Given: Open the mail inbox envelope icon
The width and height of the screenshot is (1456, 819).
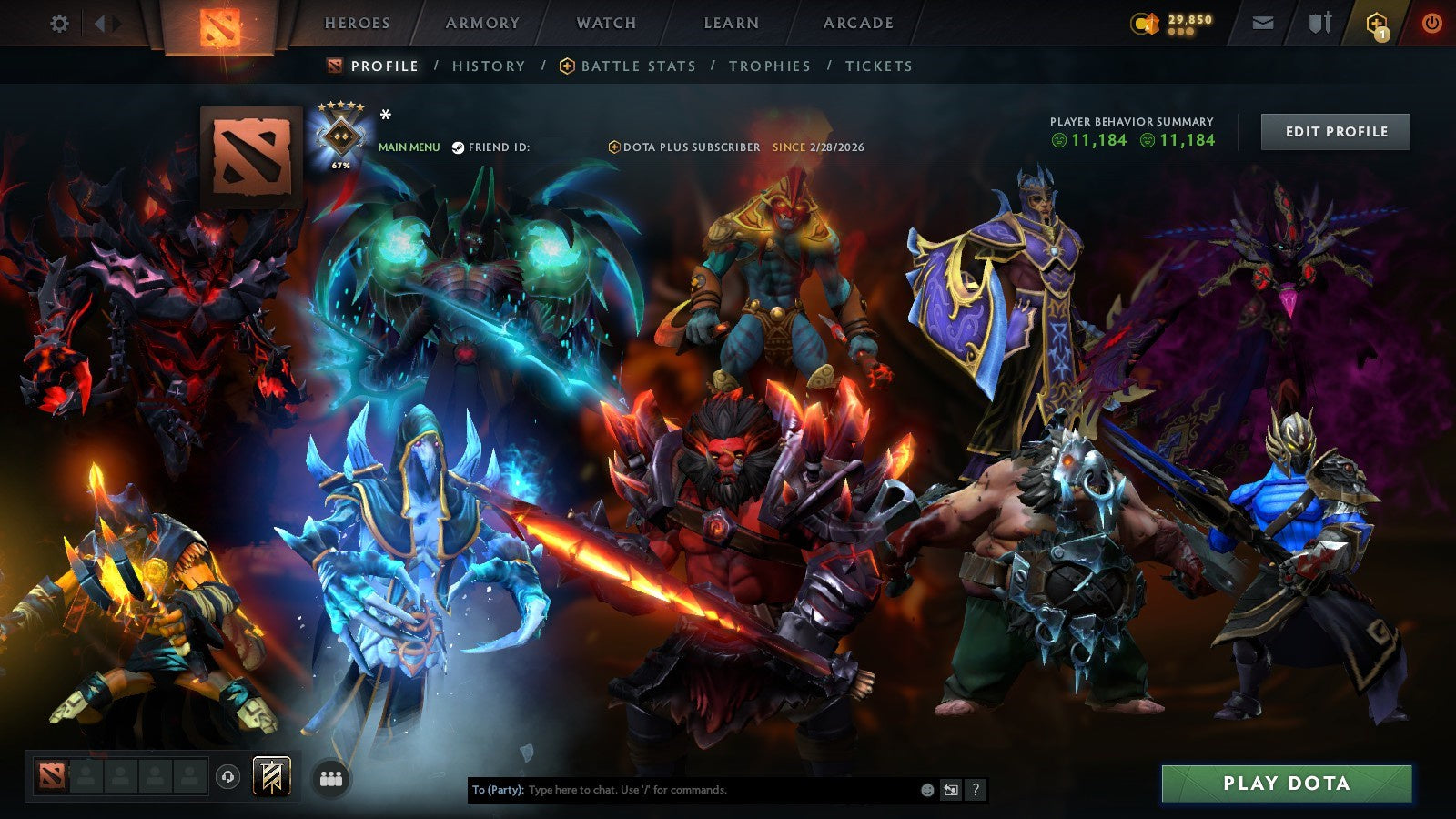Looking at the screenshot, I should pyautogui.click(x=1263, y=23).
